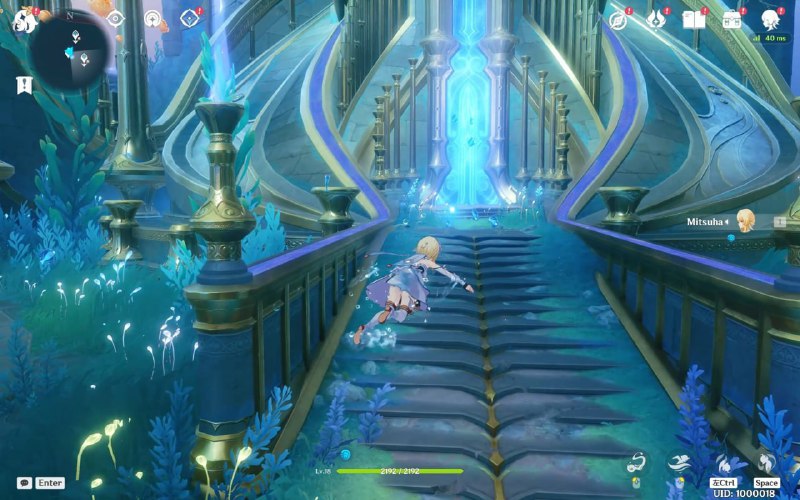Open the quest bookmark icon below minimap
Viewport: 800px width, 500px height.
pyautogui.click(x=24, y=85)
